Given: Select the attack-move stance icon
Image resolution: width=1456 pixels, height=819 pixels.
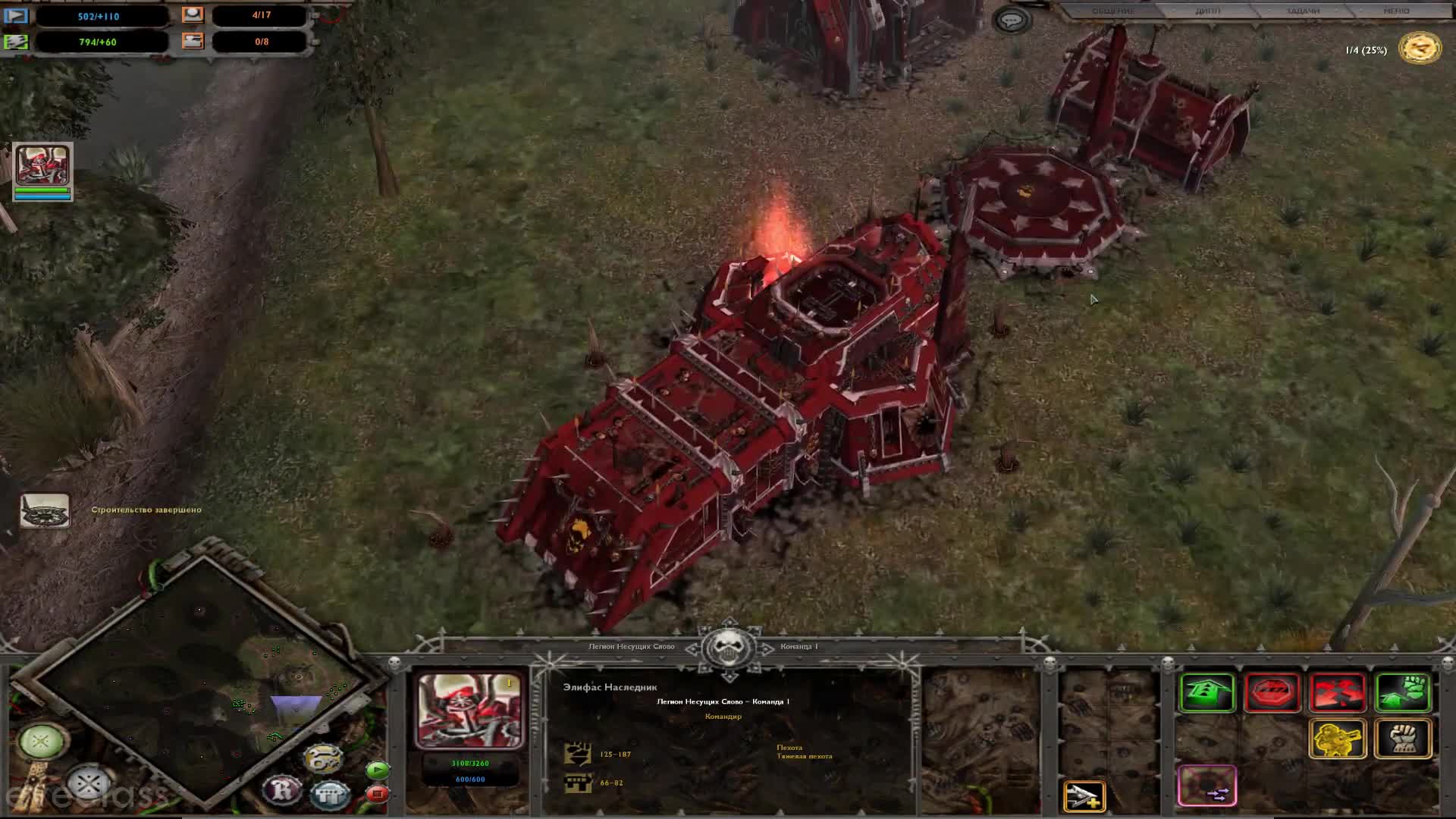Looking at the screenshot, I should pos(1209,692).
